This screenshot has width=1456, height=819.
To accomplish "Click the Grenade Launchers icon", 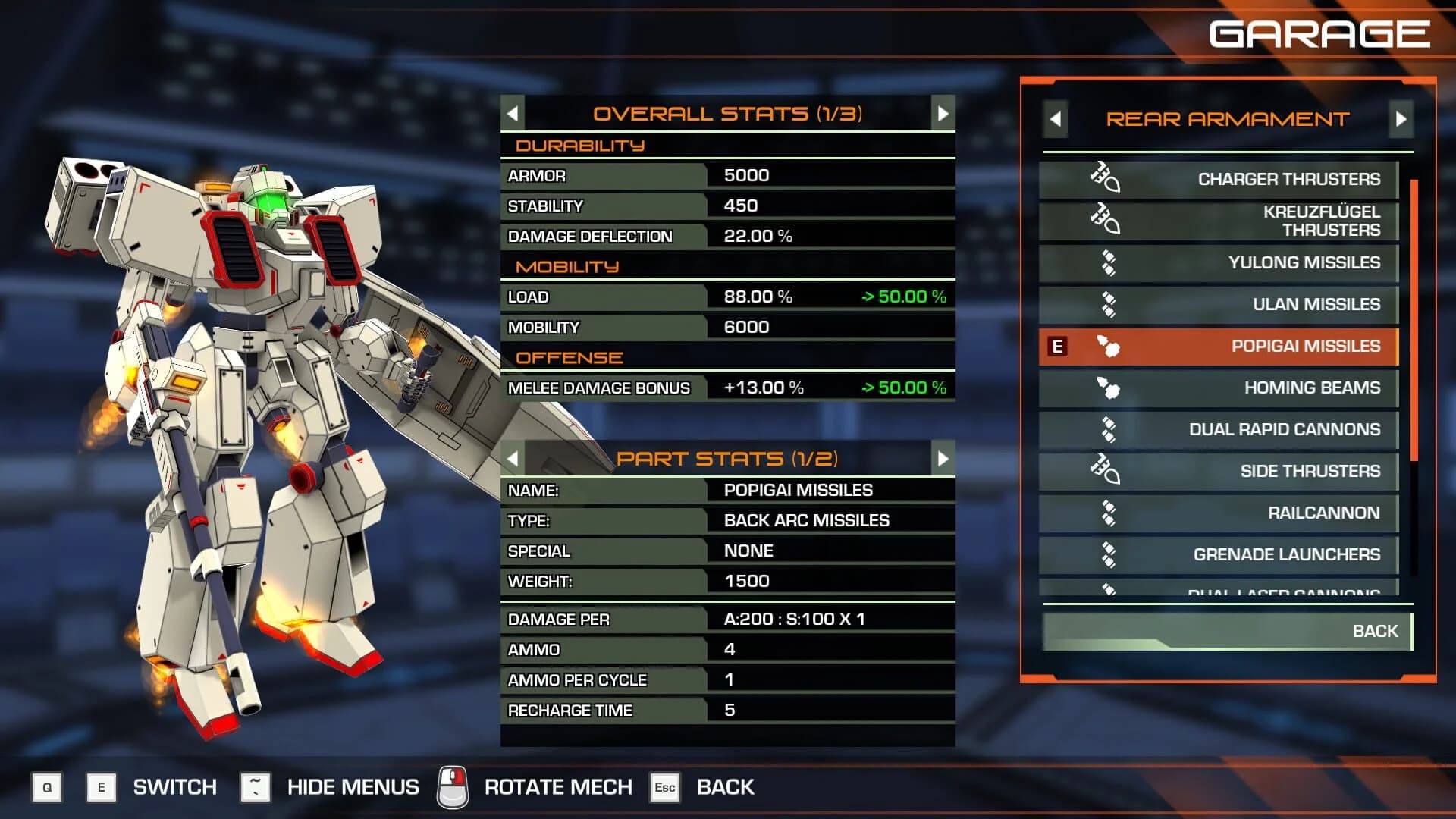I will [1109, 554].
